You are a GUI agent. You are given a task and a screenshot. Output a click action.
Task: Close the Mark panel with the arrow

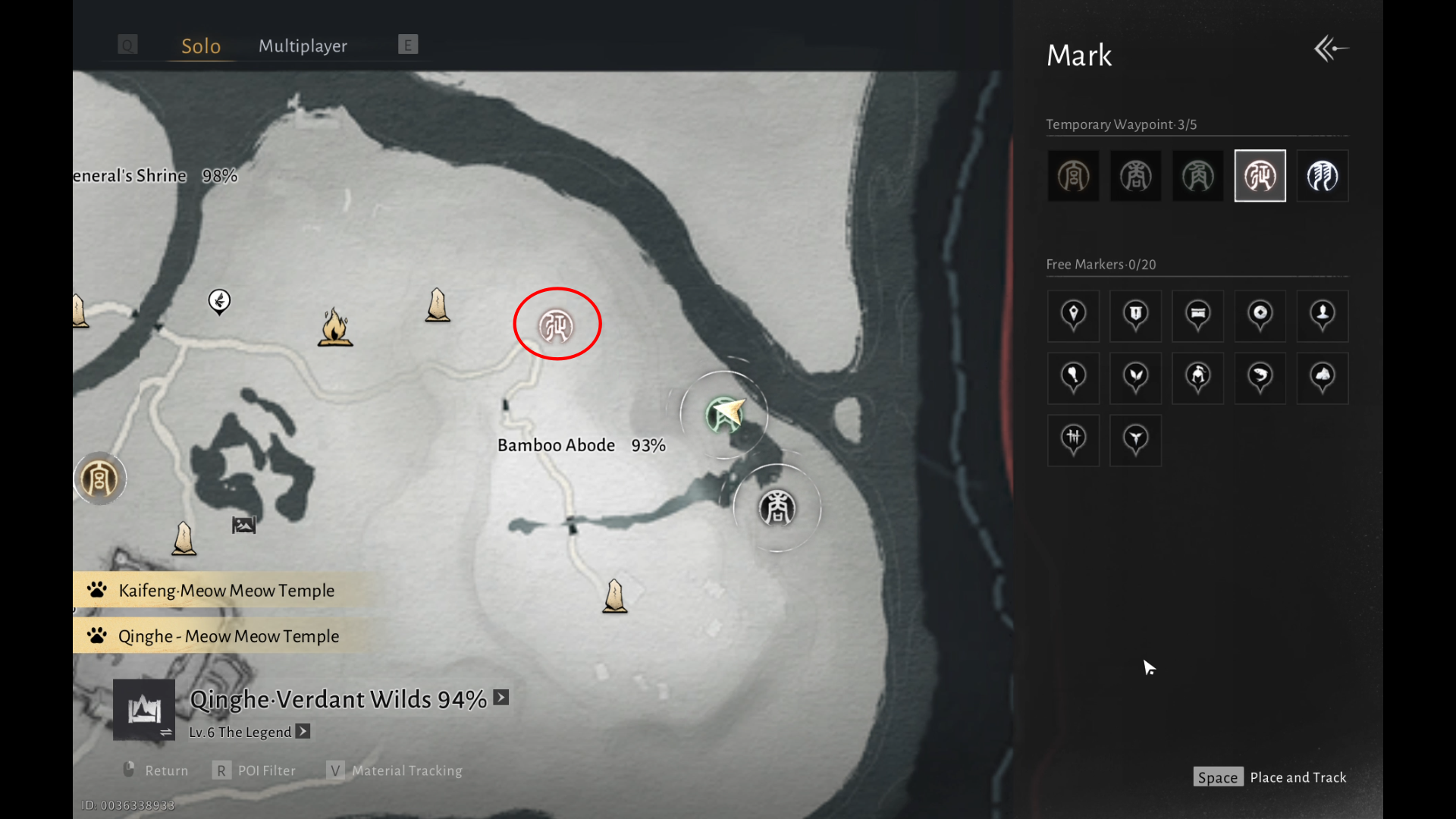1331,49
